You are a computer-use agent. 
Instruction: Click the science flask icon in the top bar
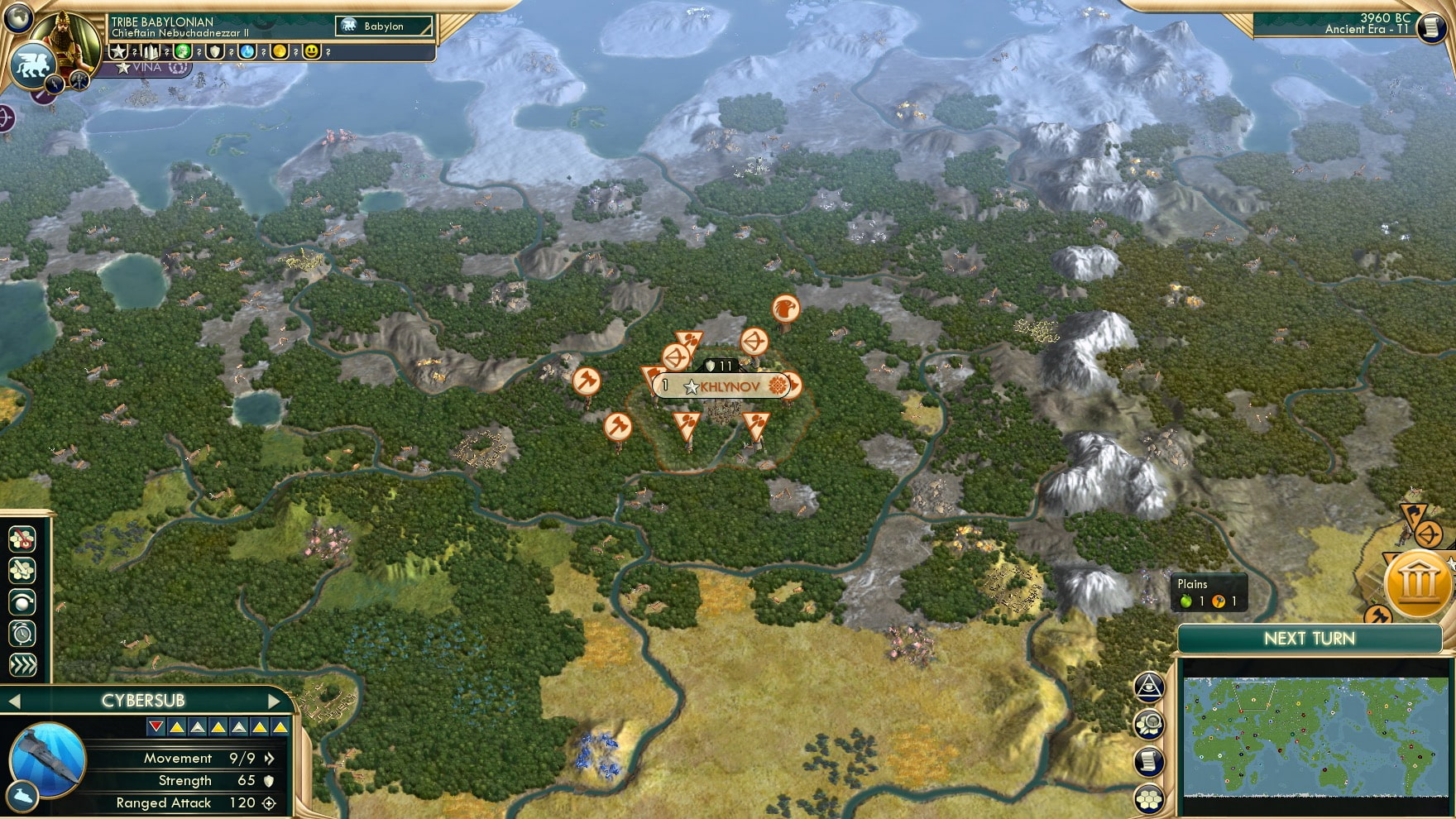click(247, 53)
